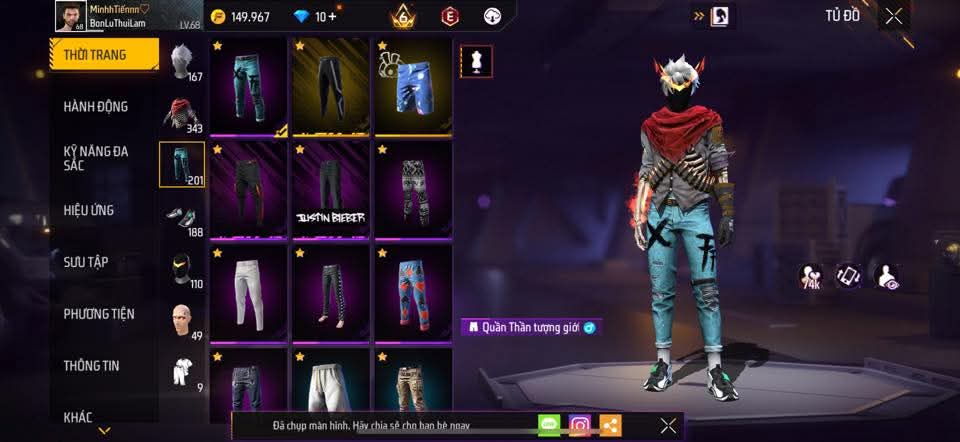Show the THÔNG TIN tab
This screenshot has width=960, height=442.
tap(92, 366)
